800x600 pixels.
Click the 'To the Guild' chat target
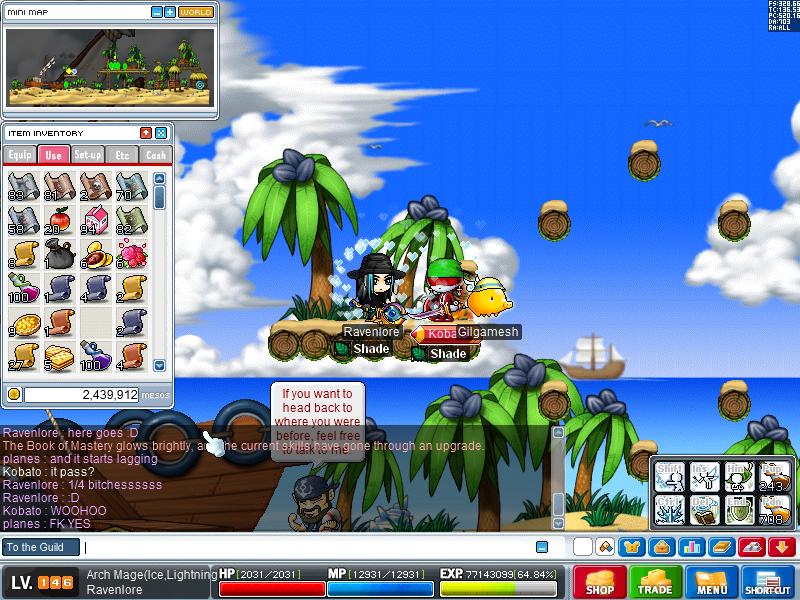(40, 547)
